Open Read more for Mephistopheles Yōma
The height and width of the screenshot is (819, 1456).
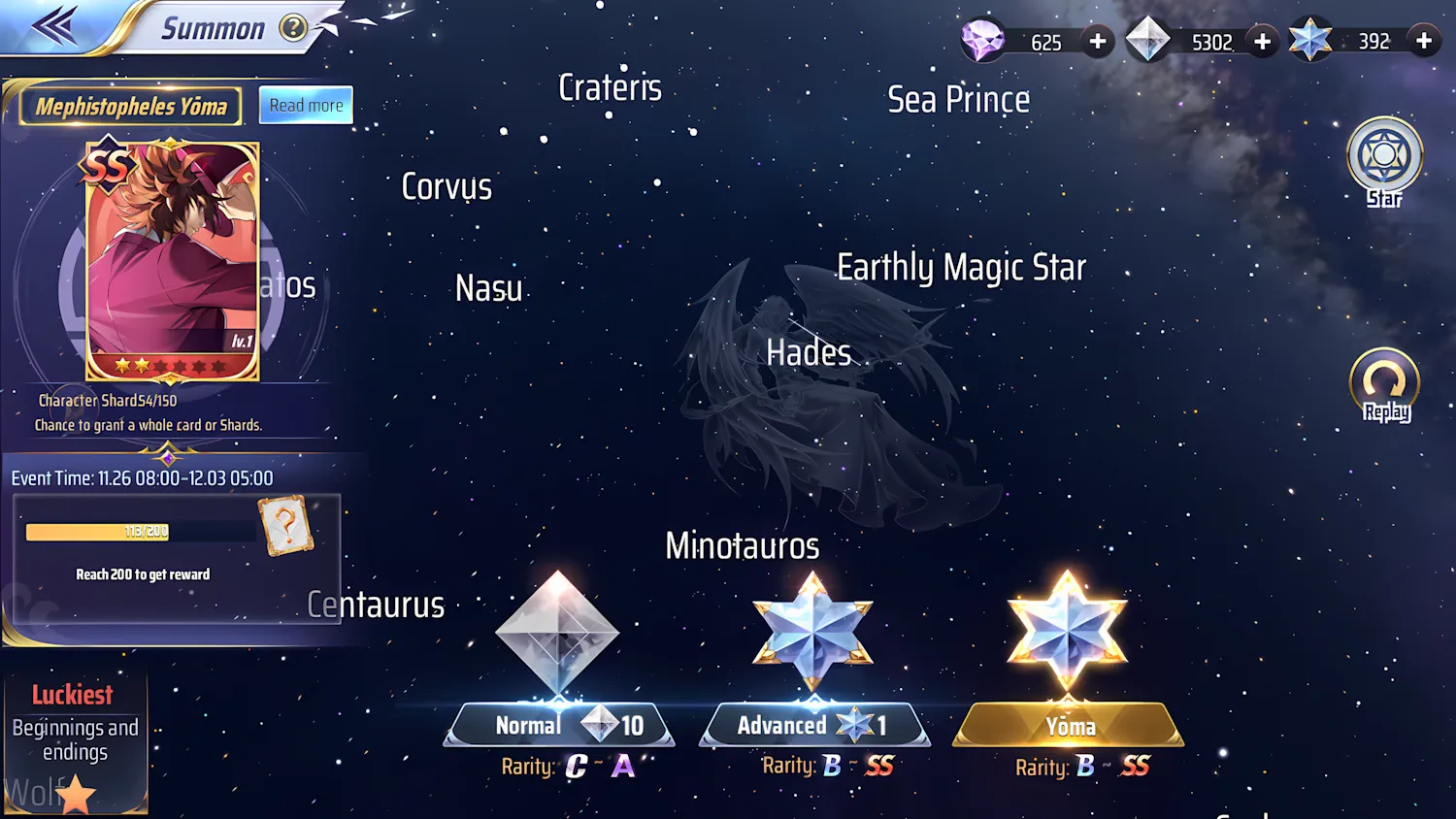tap(305, 105)
